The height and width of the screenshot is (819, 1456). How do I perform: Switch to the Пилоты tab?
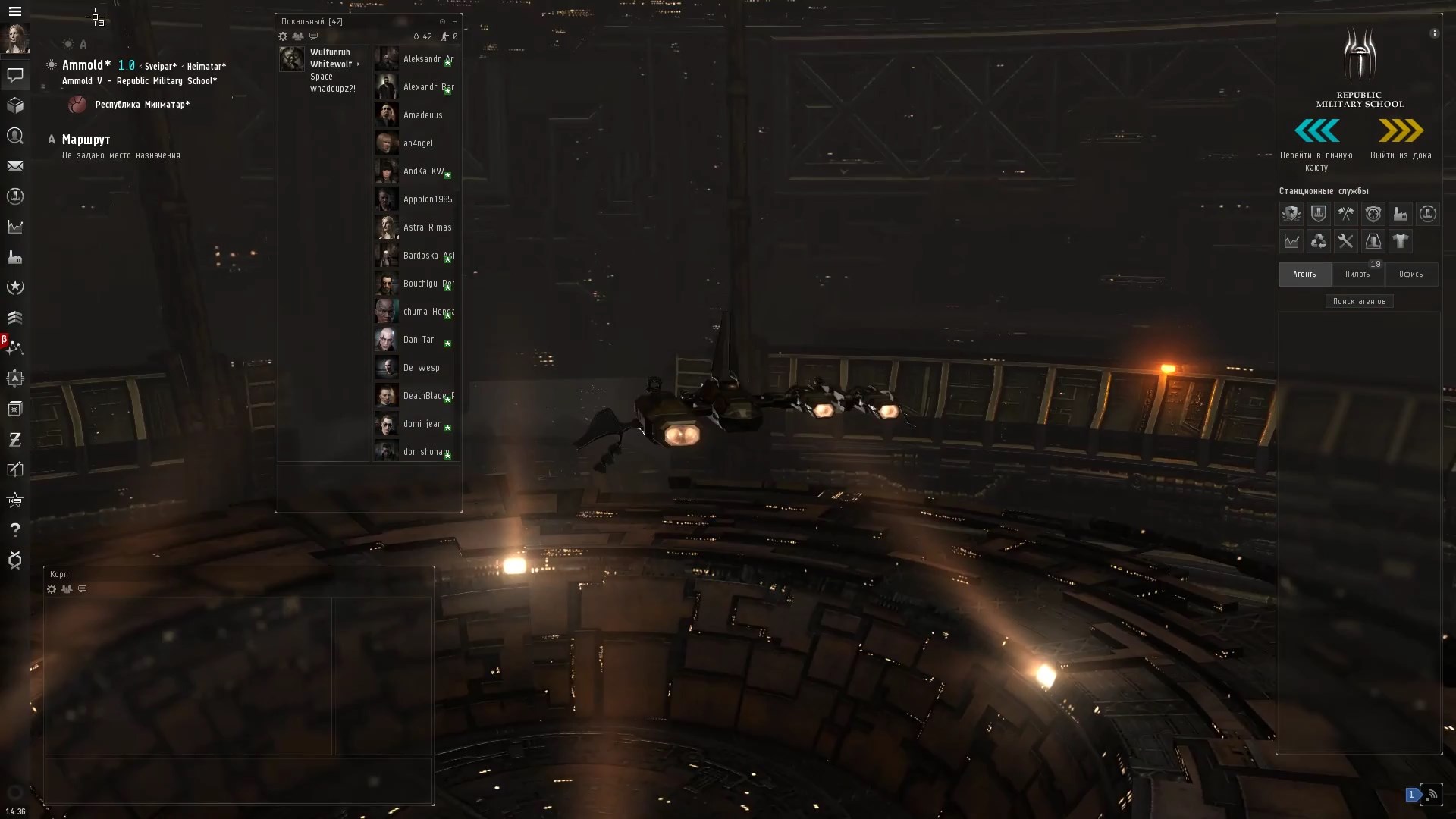[x=1358, y=274]
